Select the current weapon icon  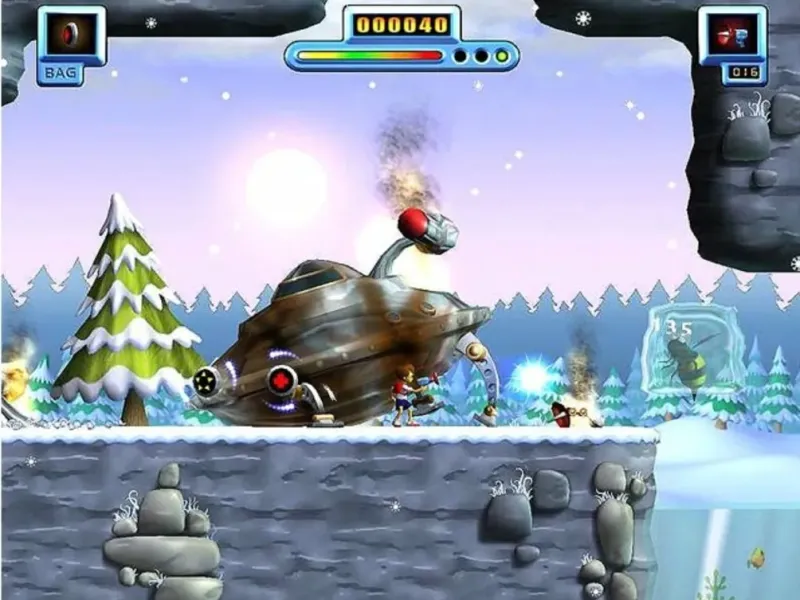[730, 36]
